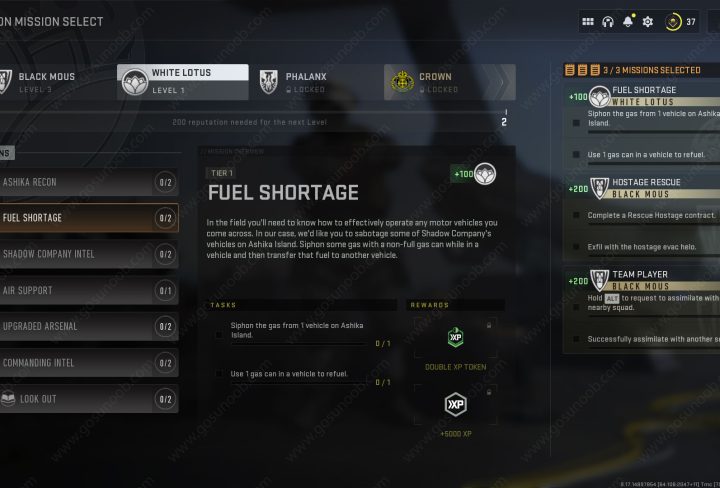Switch to the White Lotus faction tab
720x488 pixels.
click(x=183, y=82)
